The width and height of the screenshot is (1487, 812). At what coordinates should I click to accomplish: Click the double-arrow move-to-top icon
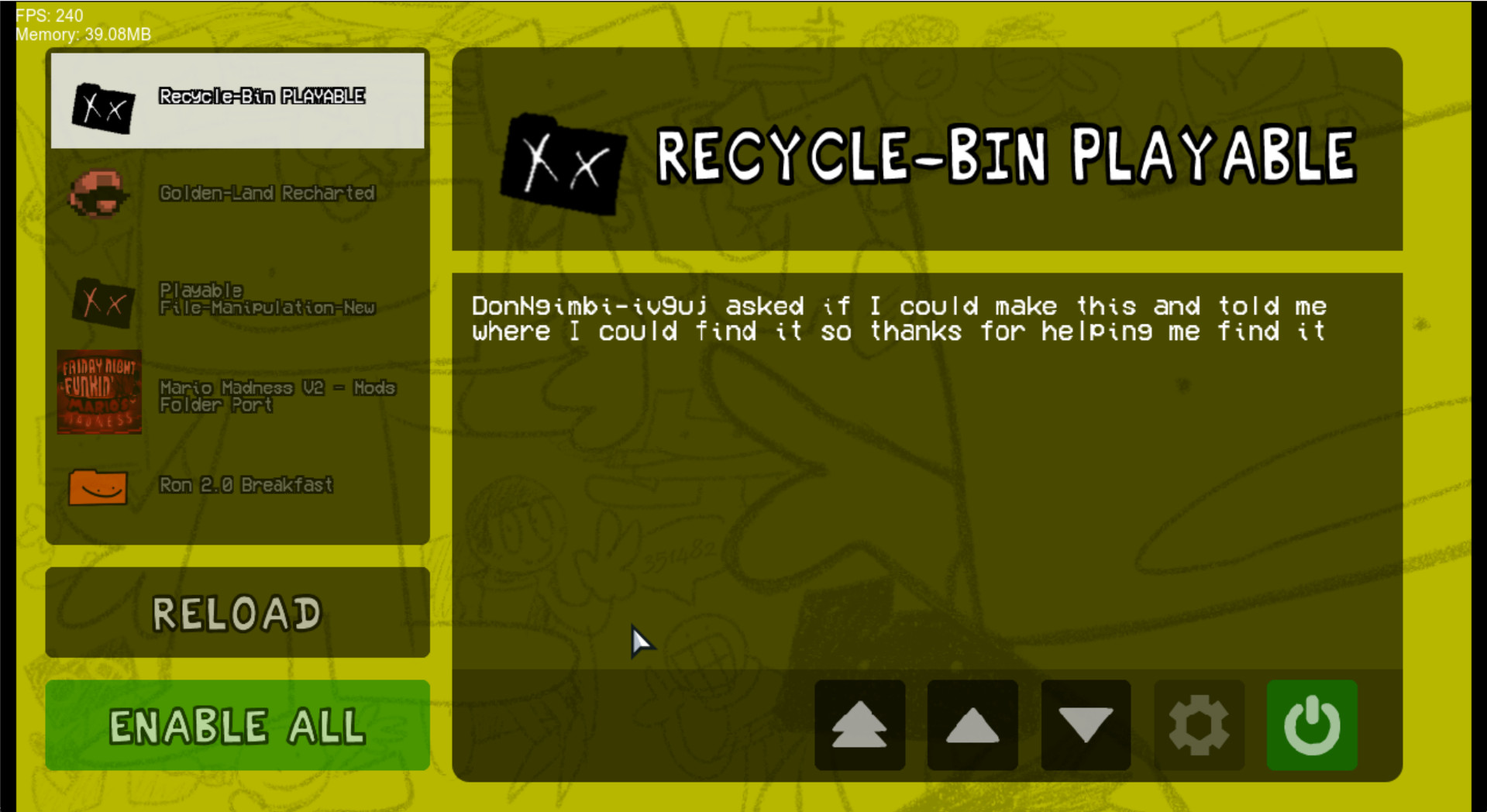coord(859,724)
